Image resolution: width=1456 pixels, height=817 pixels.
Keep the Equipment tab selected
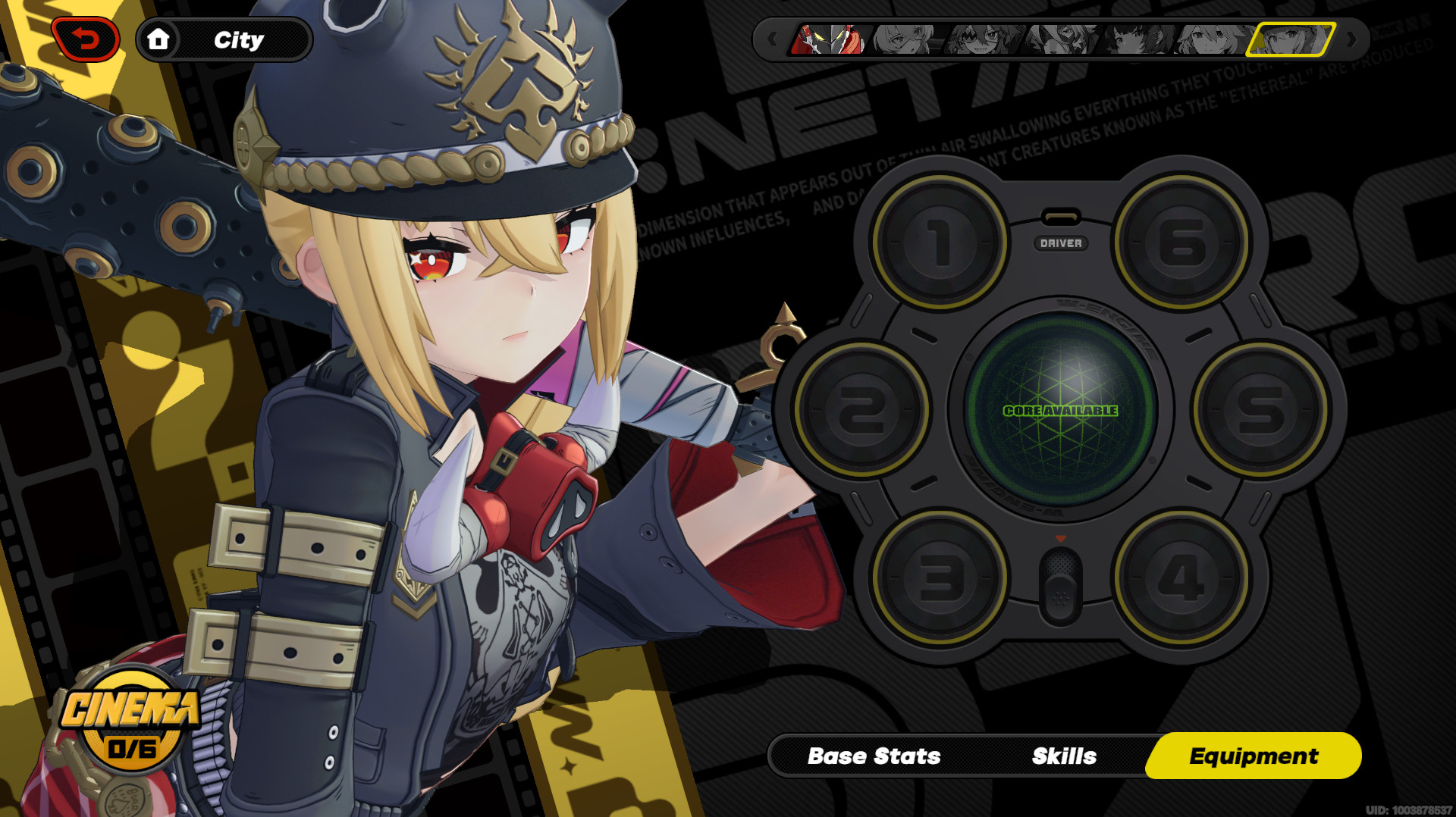point(1254,756)
